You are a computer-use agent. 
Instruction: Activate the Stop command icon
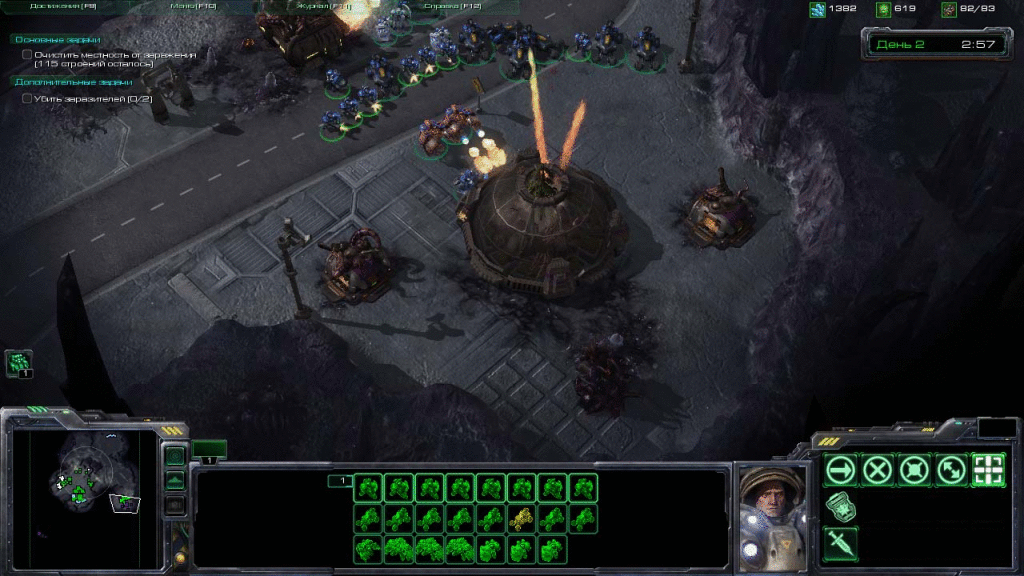(x=877, y=469)
